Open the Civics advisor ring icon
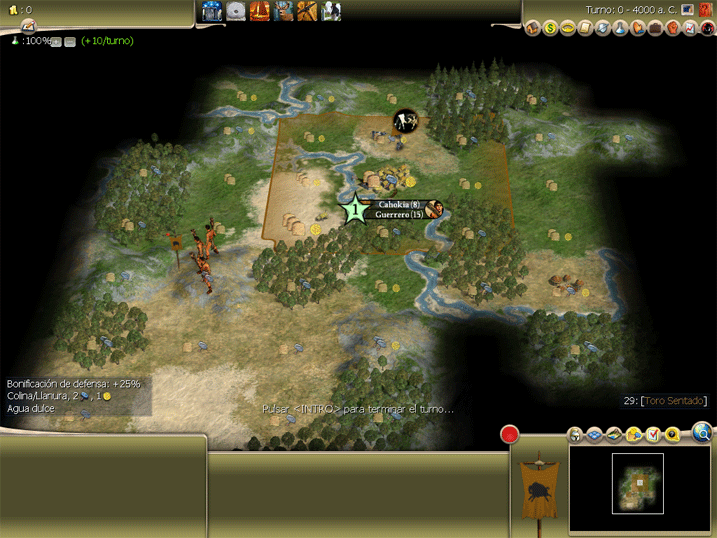This screenshot has width=717, height=538. click(x=567, y=28)
